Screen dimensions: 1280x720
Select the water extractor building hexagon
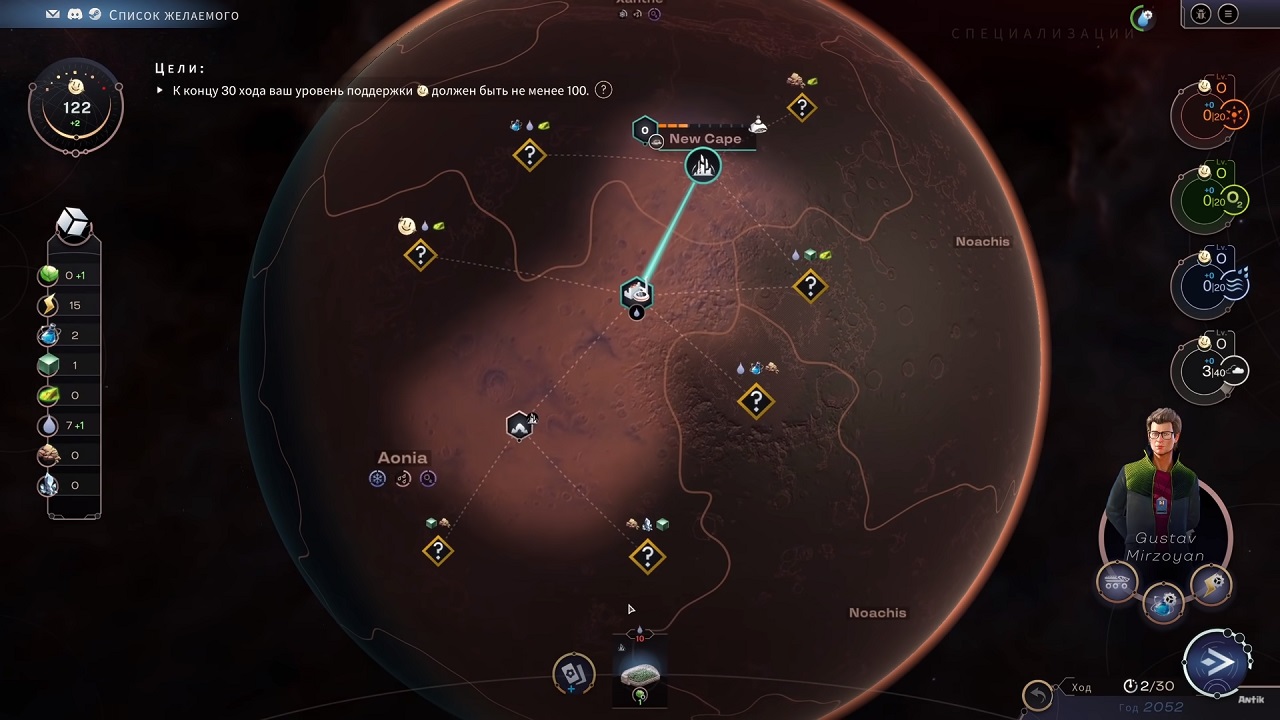coord(636,294)
